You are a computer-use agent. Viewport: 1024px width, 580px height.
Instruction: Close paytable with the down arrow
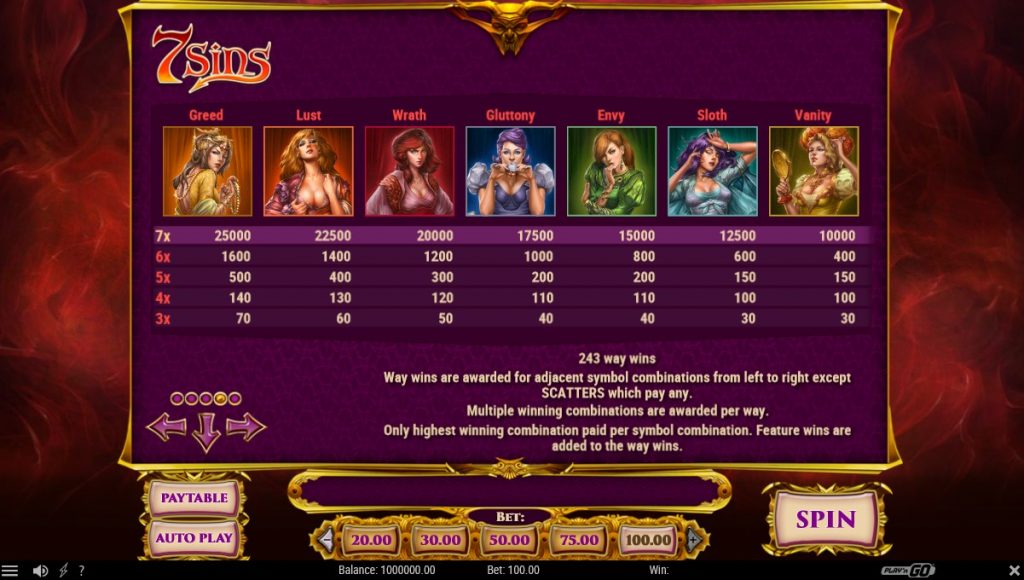(206, 432)
